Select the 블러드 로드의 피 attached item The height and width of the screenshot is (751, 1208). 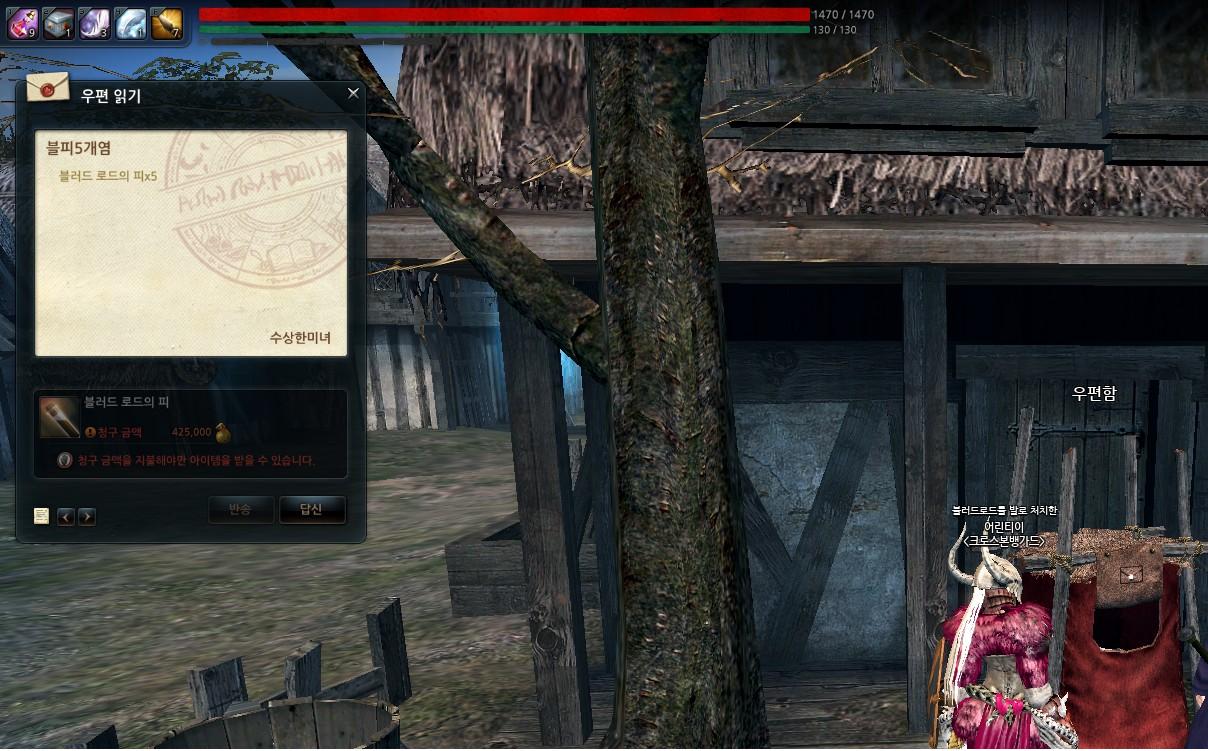[60, 417]
